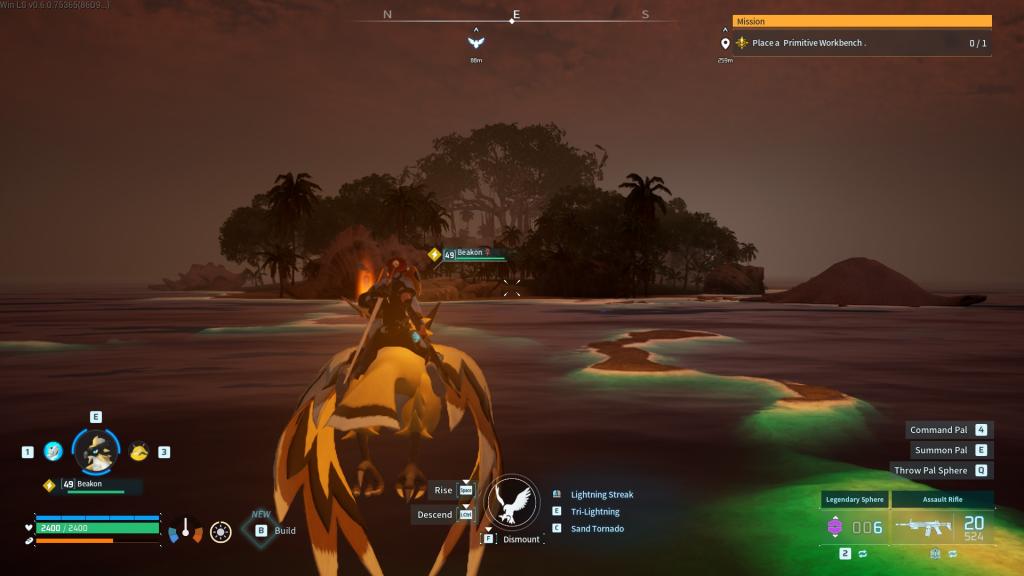
Task: Click the sun time-of-day indicator
Action: click(221, 532)
